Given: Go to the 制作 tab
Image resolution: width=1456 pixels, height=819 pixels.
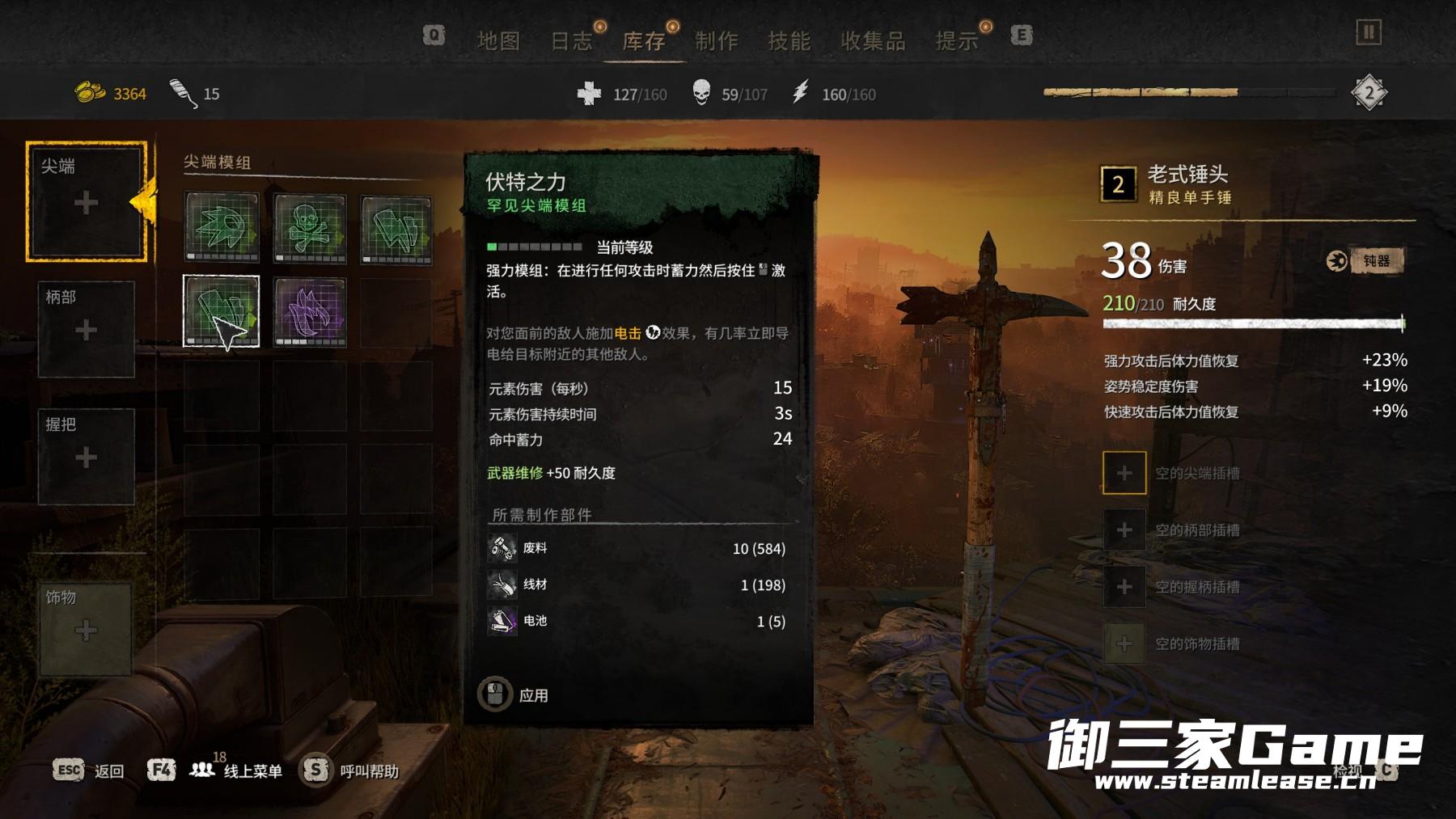Looking at the screenshot, I should coord(717,40).
